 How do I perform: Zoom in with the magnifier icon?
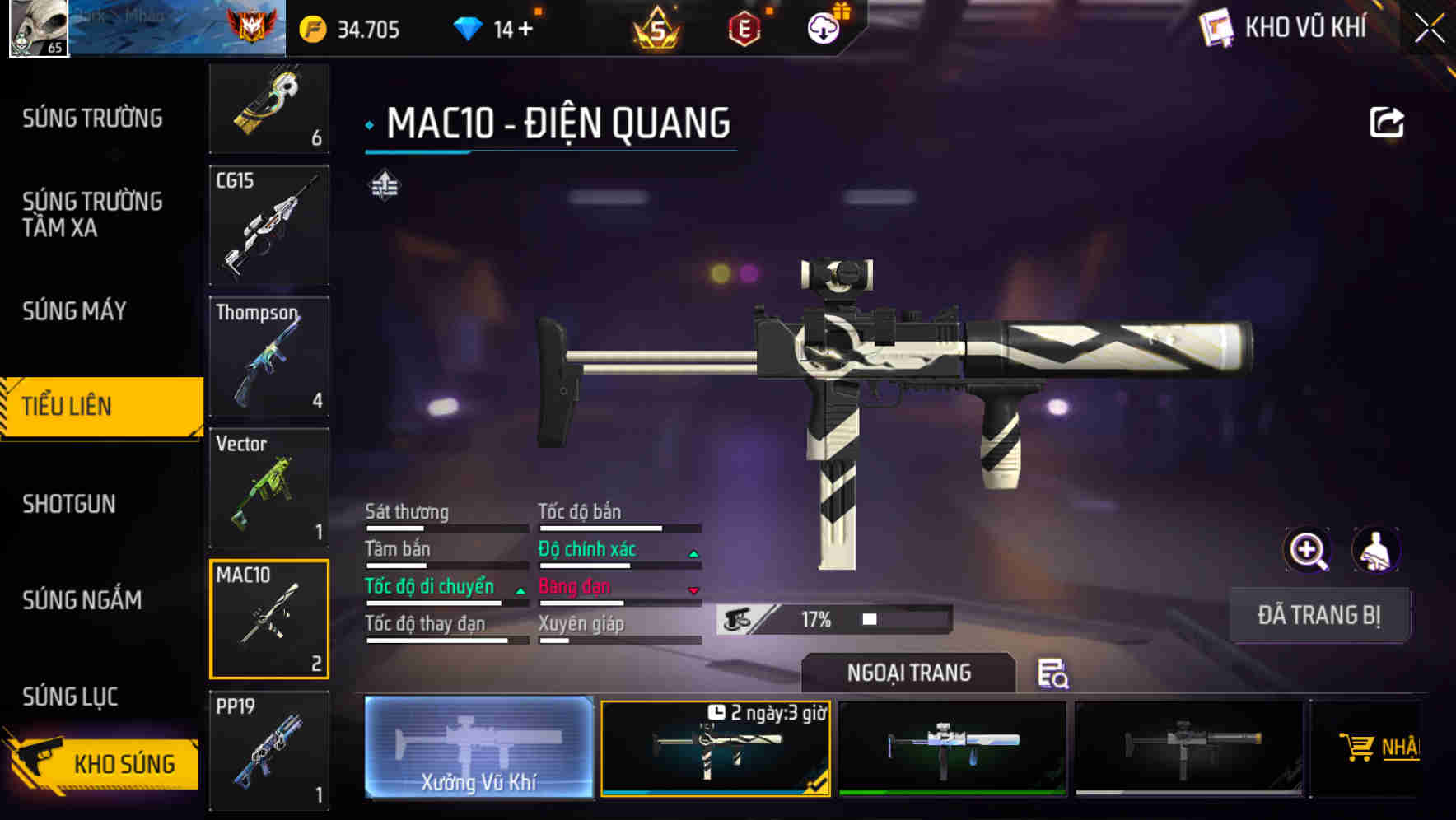tap(1307, 550)
